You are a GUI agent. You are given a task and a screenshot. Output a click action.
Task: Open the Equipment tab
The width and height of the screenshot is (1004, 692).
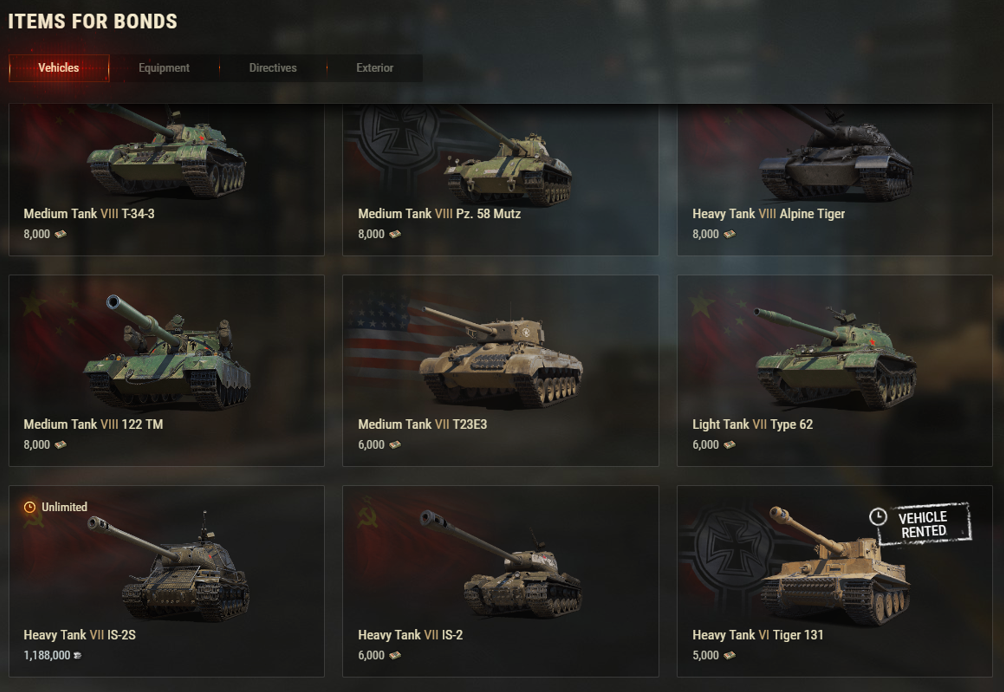pos(164,68)
